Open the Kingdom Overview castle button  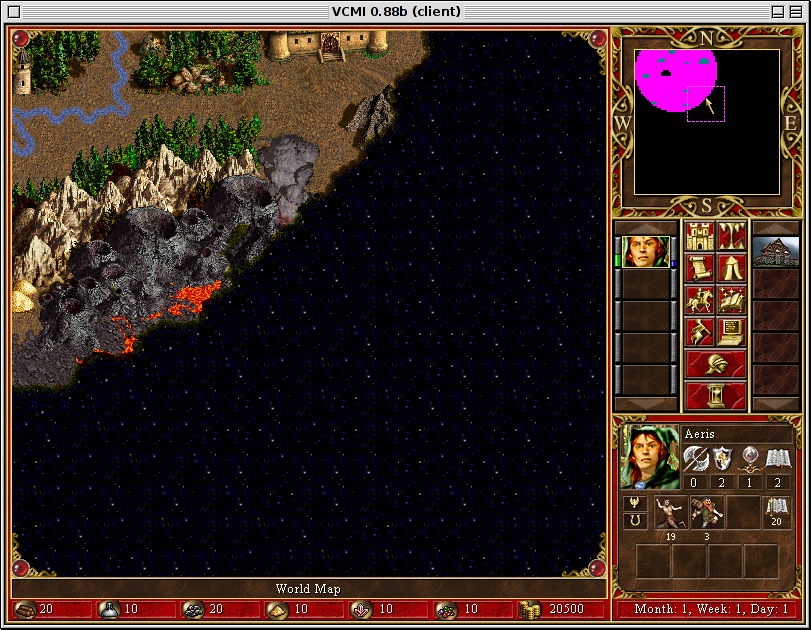click(x=699, y=237)
